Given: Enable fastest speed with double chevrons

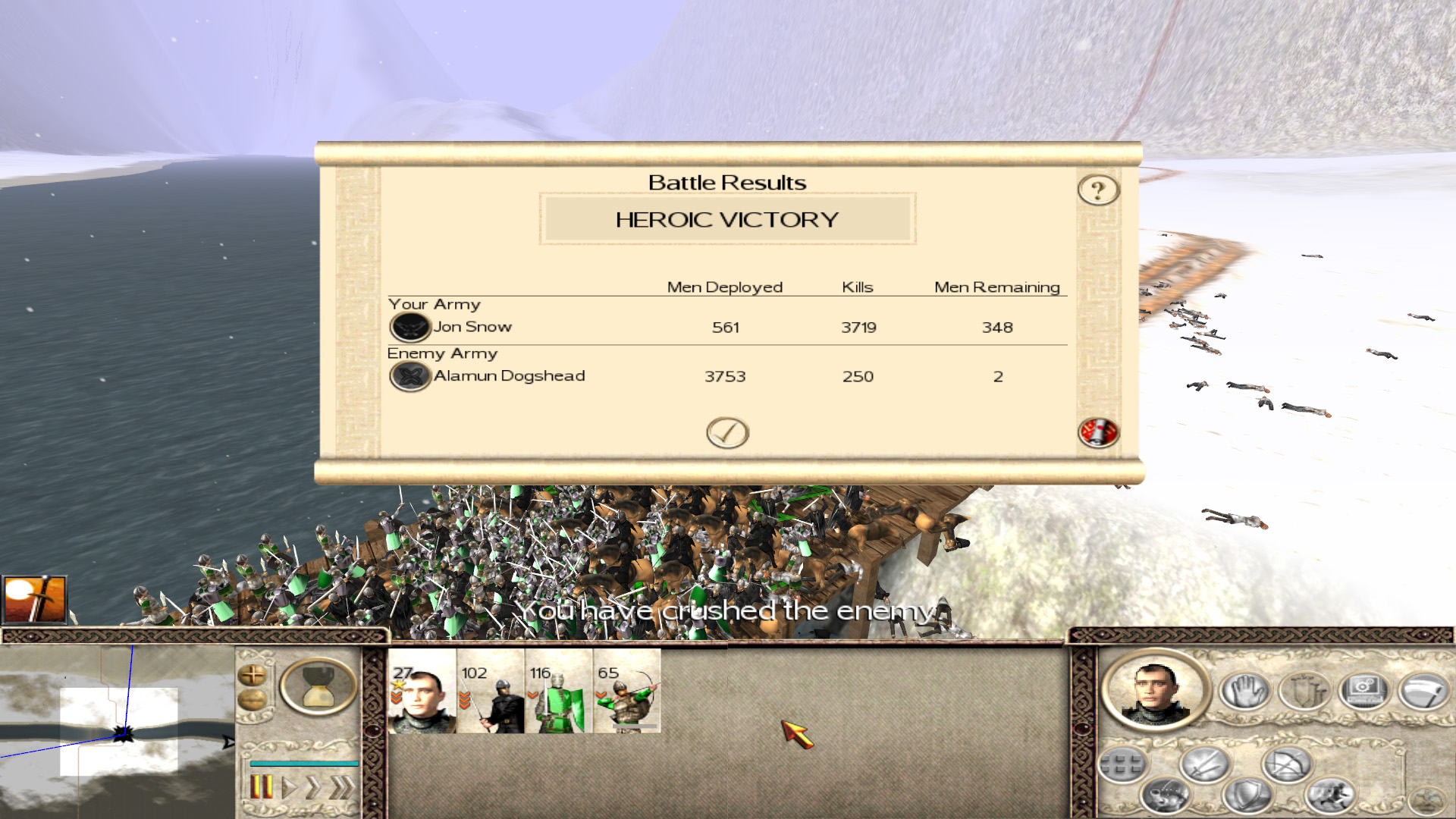Looking at the screenshot, I should pos(341,786).
